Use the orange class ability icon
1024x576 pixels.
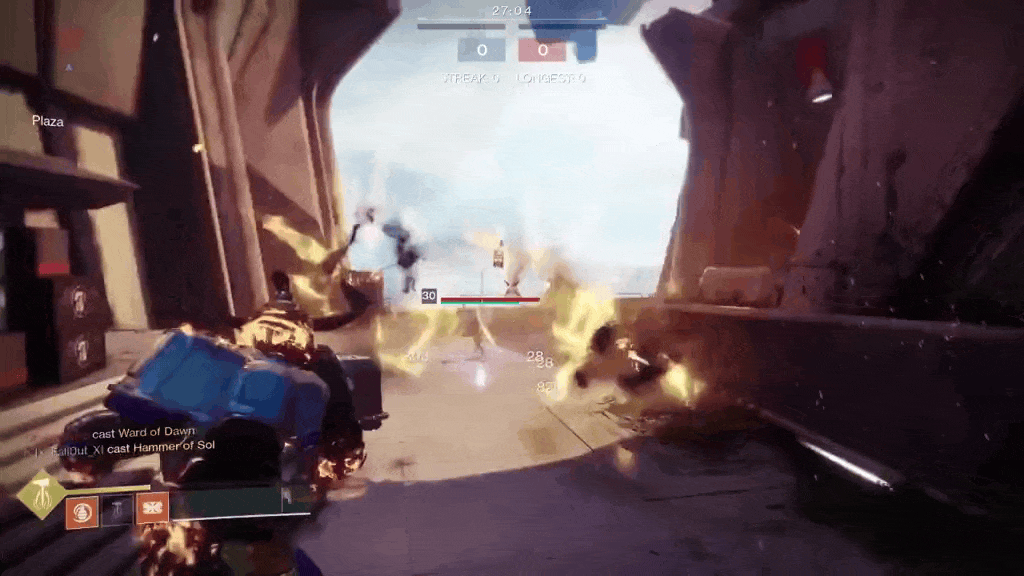[152, 509]
